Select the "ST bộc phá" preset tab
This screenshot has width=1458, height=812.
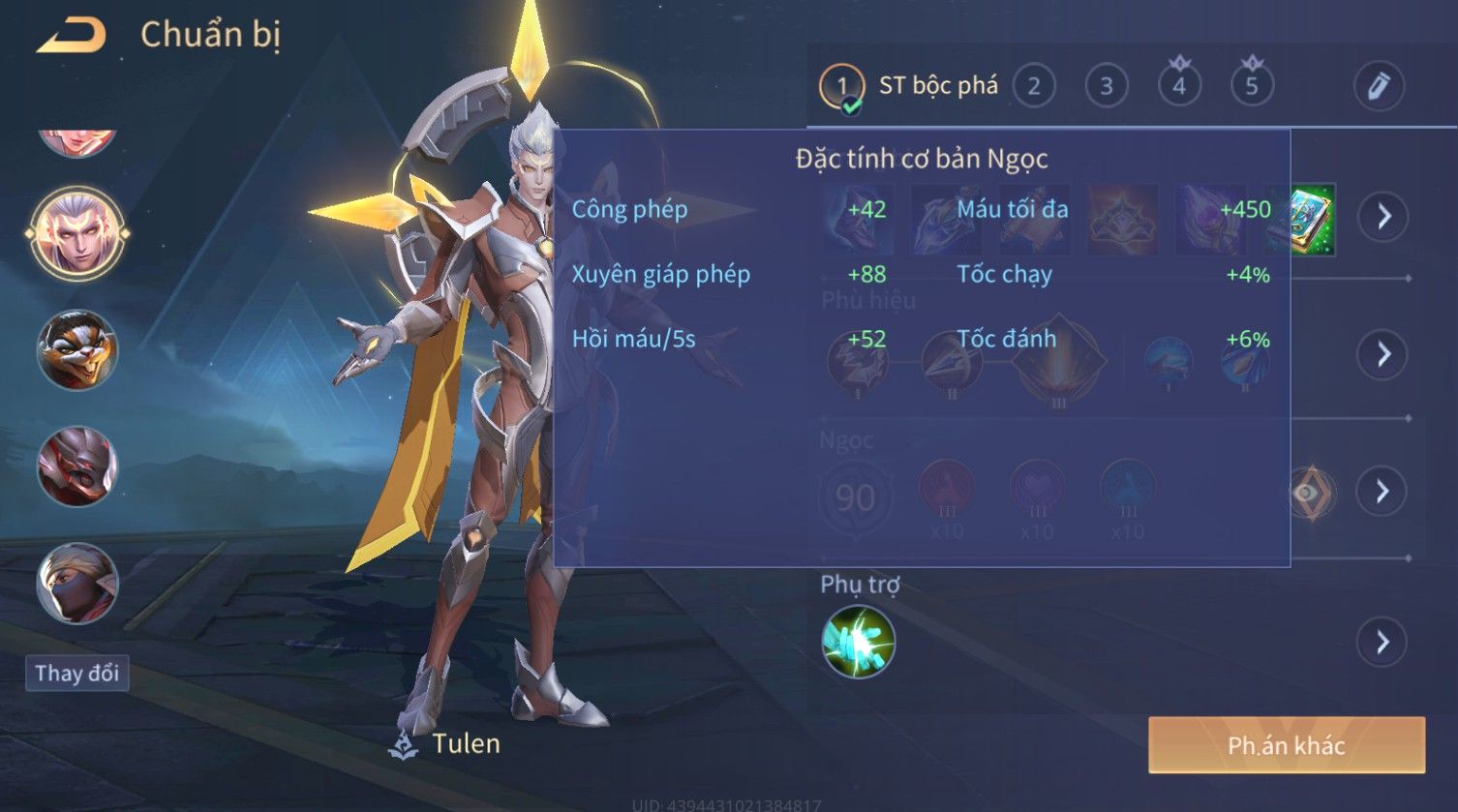click(910, 86)
